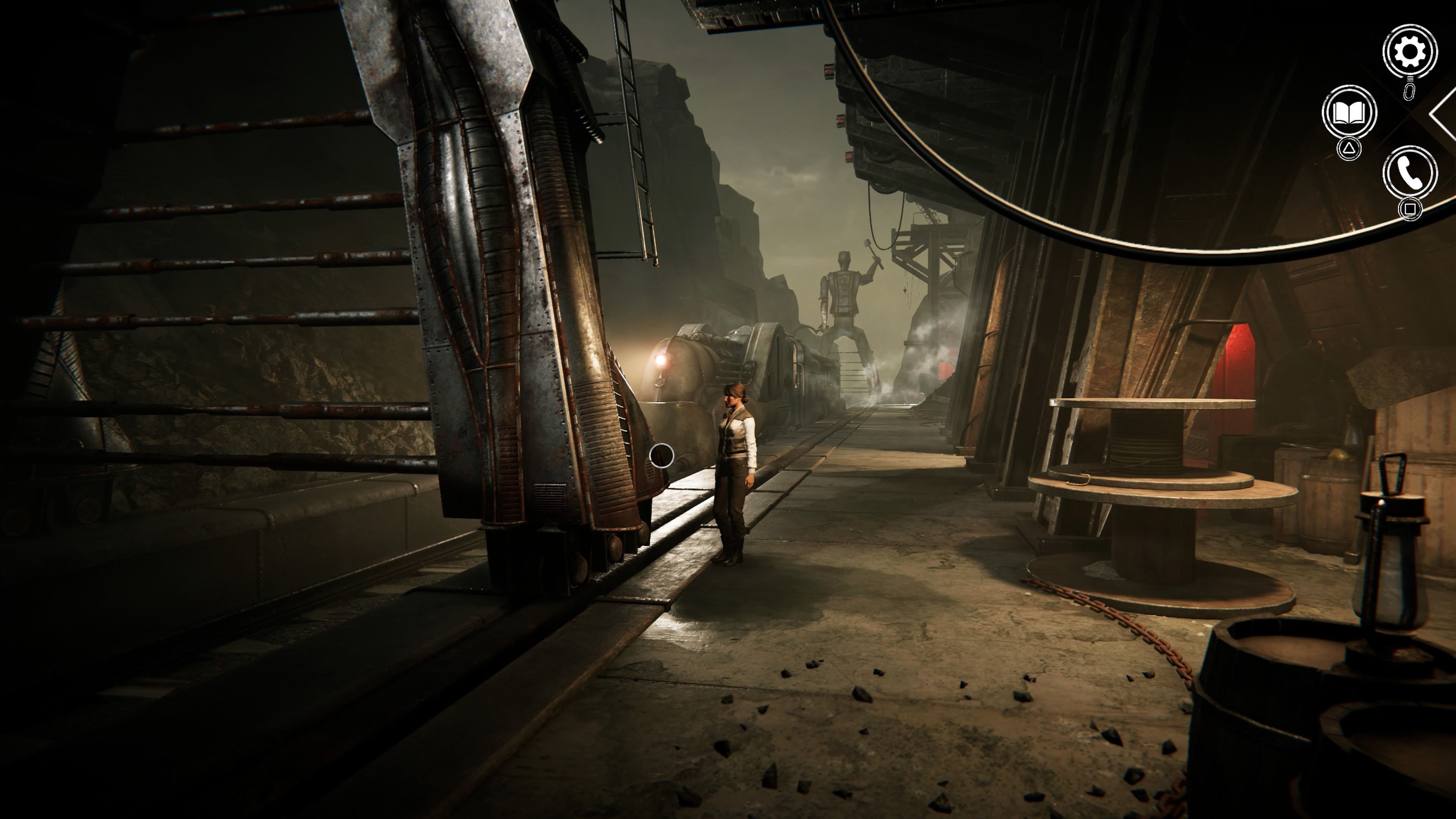This screenshot has height=819, width=1456.
Task: Select the circular interaction marker near the train
Action: point(661,455)
